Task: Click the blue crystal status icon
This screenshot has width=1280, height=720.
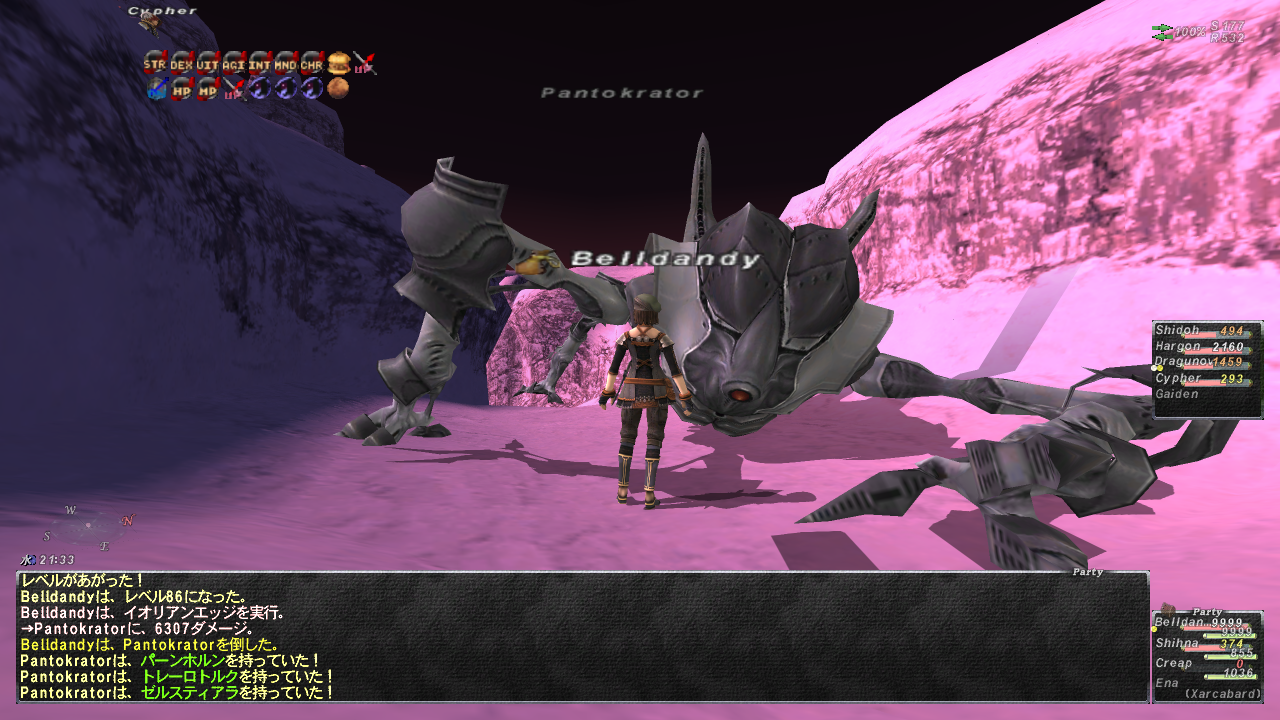Action: pos(155,89)
